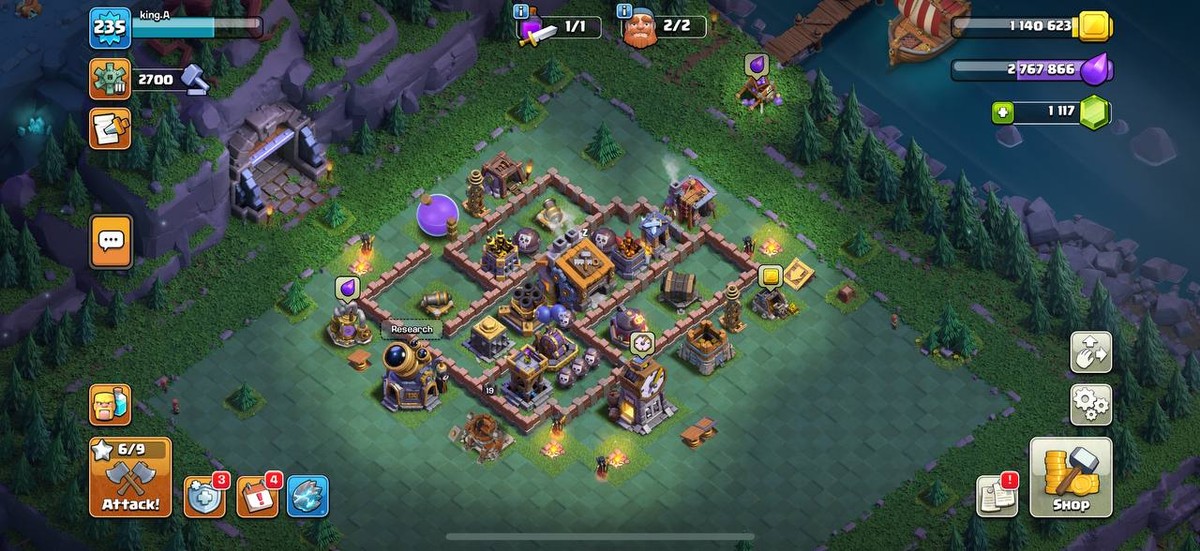Show info for the 2/2 builders counter

click(627, 12)
